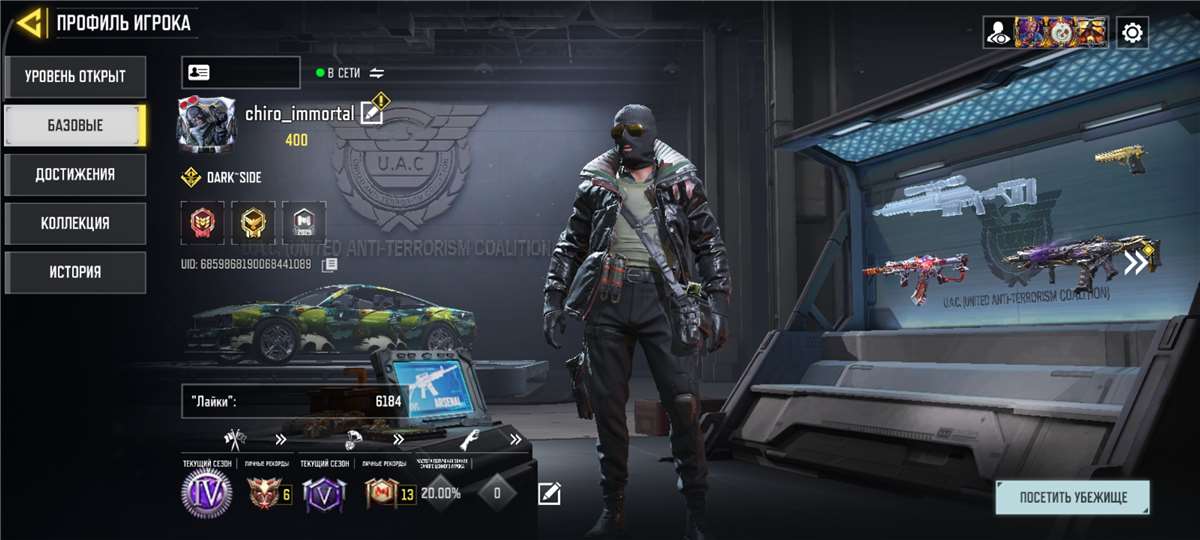The width and height of the screenshot is (1200, 540).
Task: Select the Базовые profile tab
Action: 75,125
